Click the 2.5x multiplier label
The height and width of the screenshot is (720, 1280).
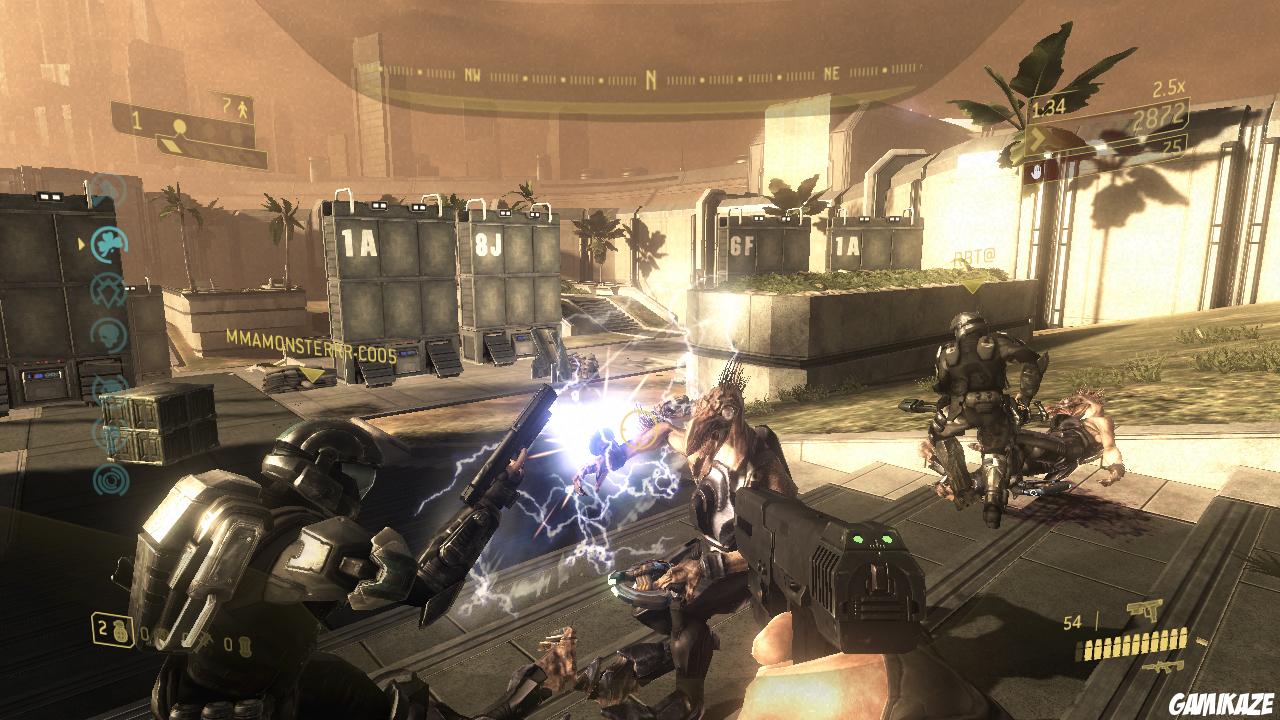click(1167, 87)
